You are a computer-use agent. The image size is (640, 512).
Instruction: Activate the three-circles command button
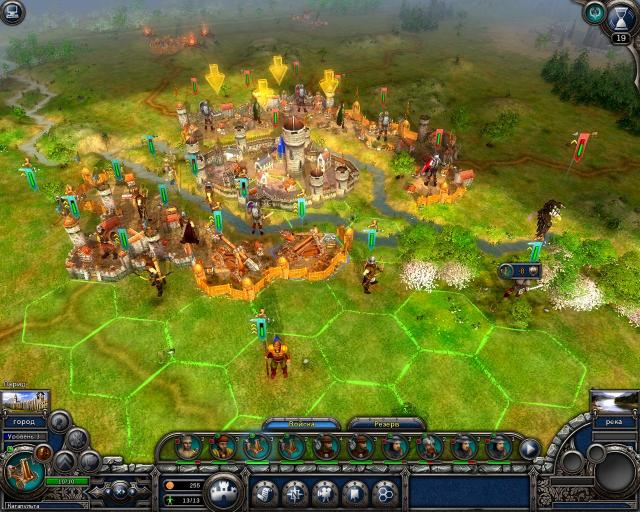click(384, 492)
